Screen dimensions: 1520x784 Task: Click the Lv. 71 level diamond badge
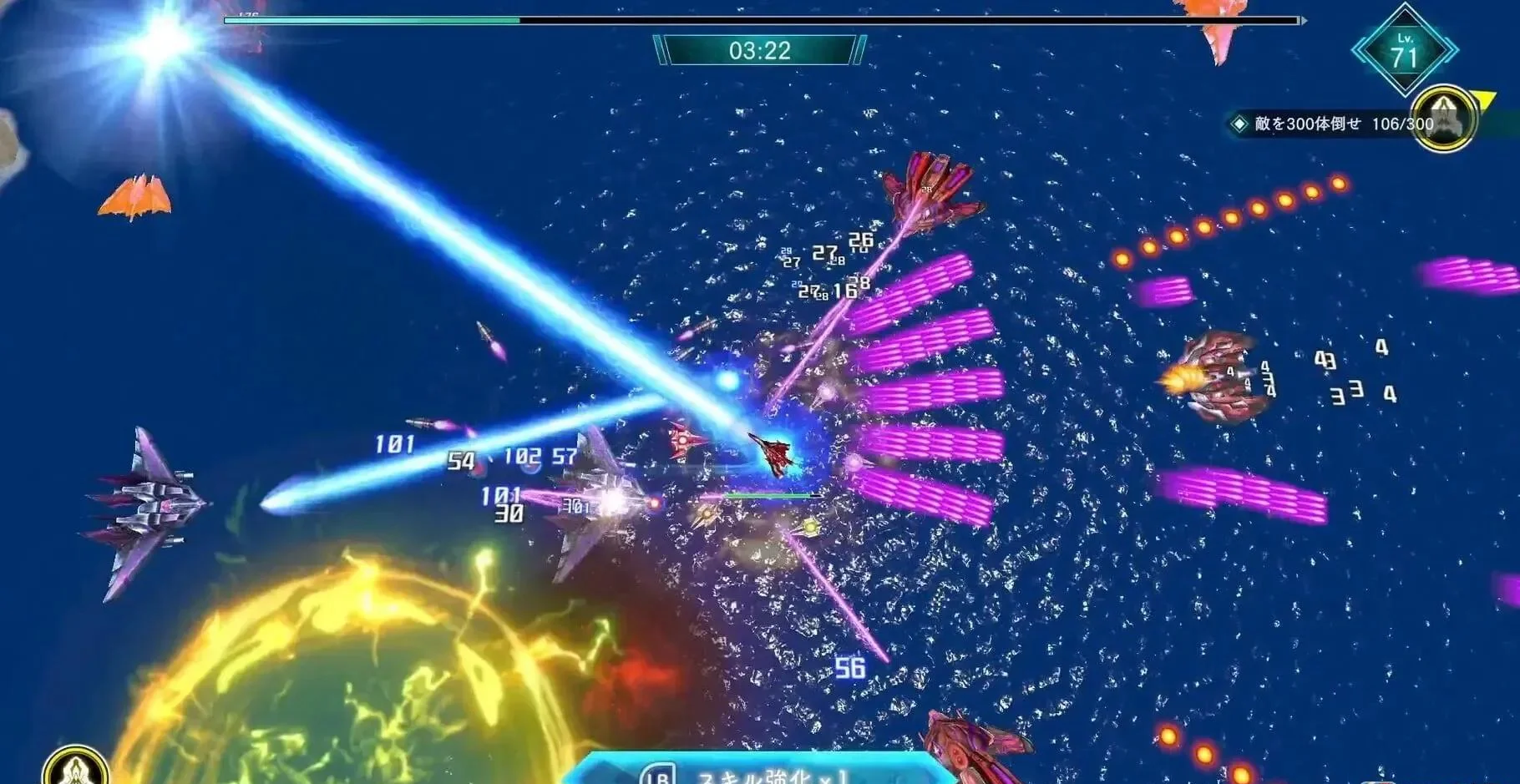pyautogui.click(x=1405, y=50)
